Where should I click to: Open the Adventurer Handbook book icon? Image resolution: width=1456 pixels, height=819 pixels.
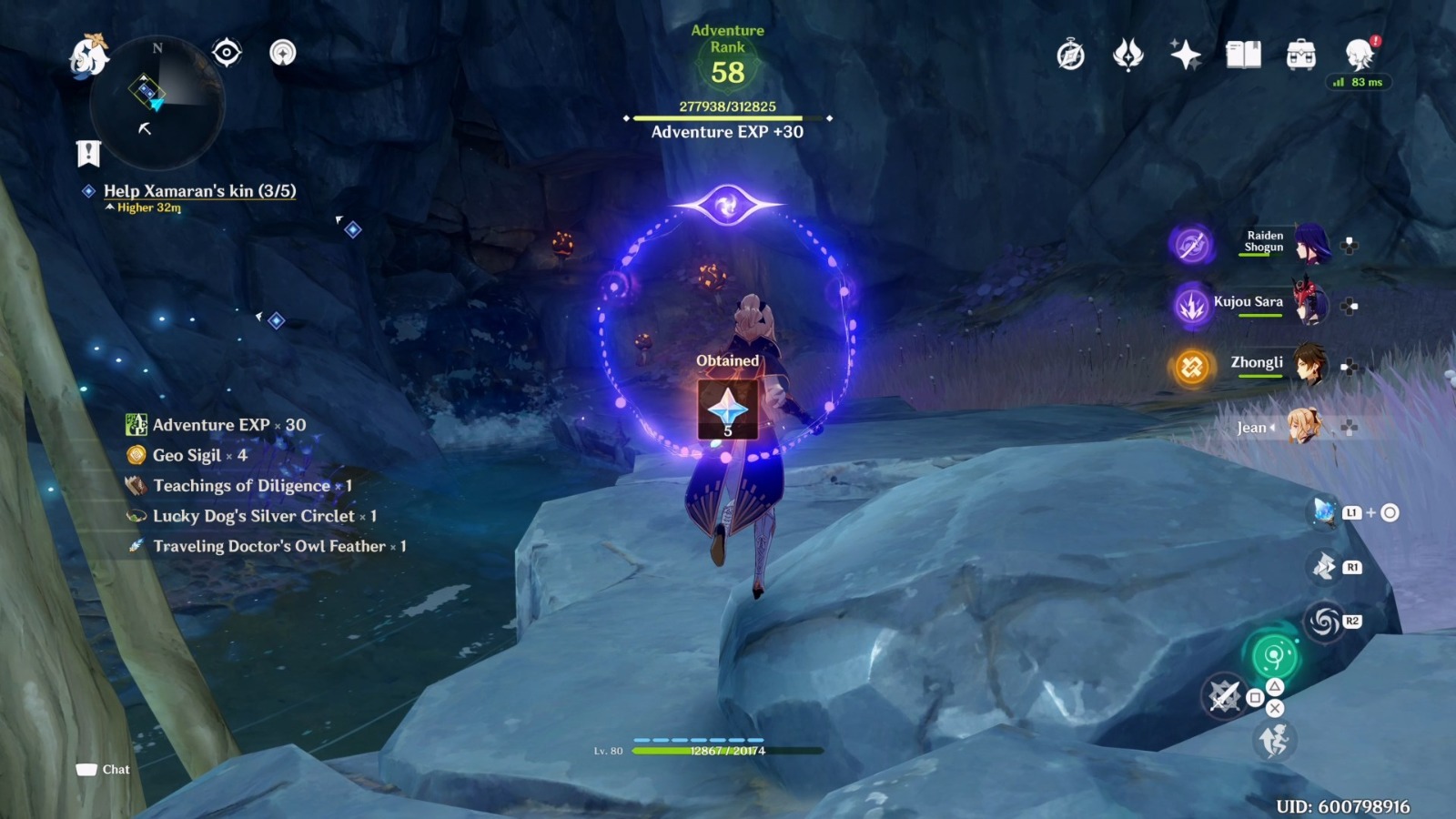coord(1245,56)
